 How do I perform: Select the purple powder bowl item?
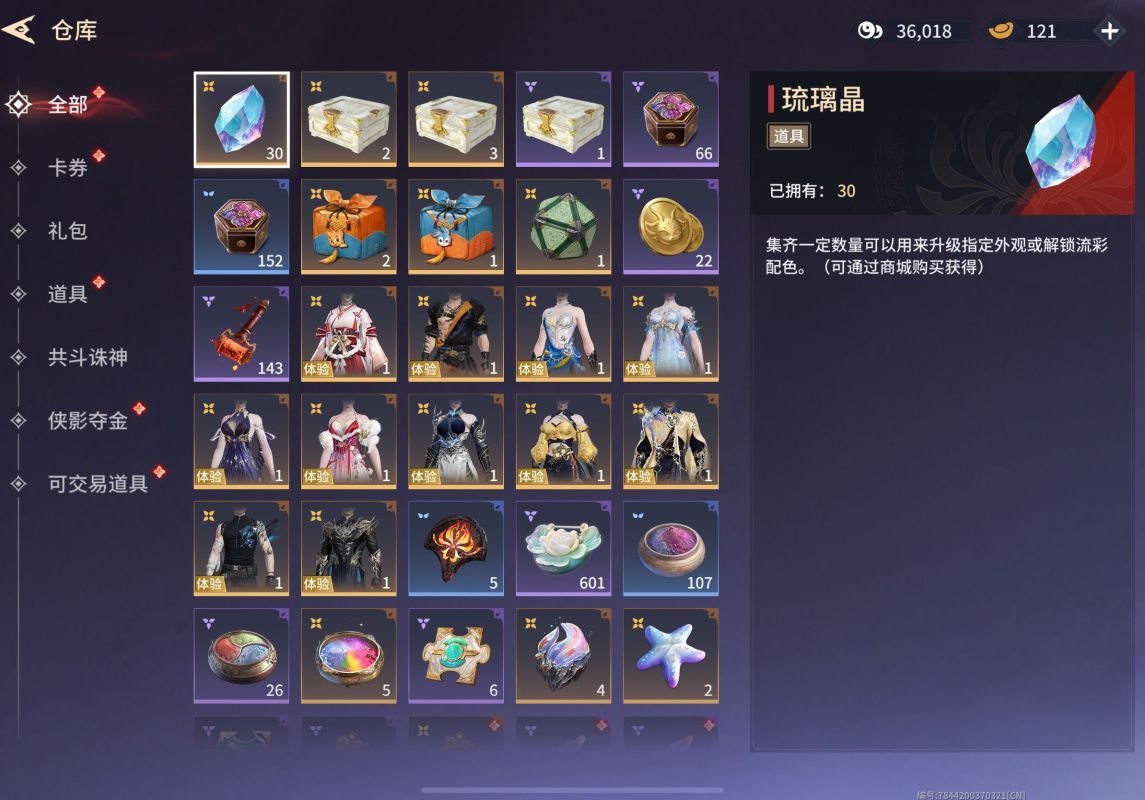(670, 548)
